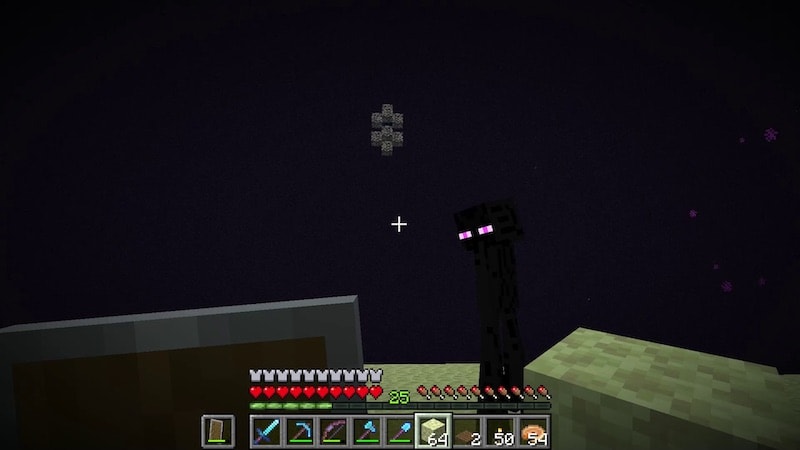Select the diamond sword hotbar slot
The width and height of the screenshot is (800, 450).
click(x=265, y=431)
